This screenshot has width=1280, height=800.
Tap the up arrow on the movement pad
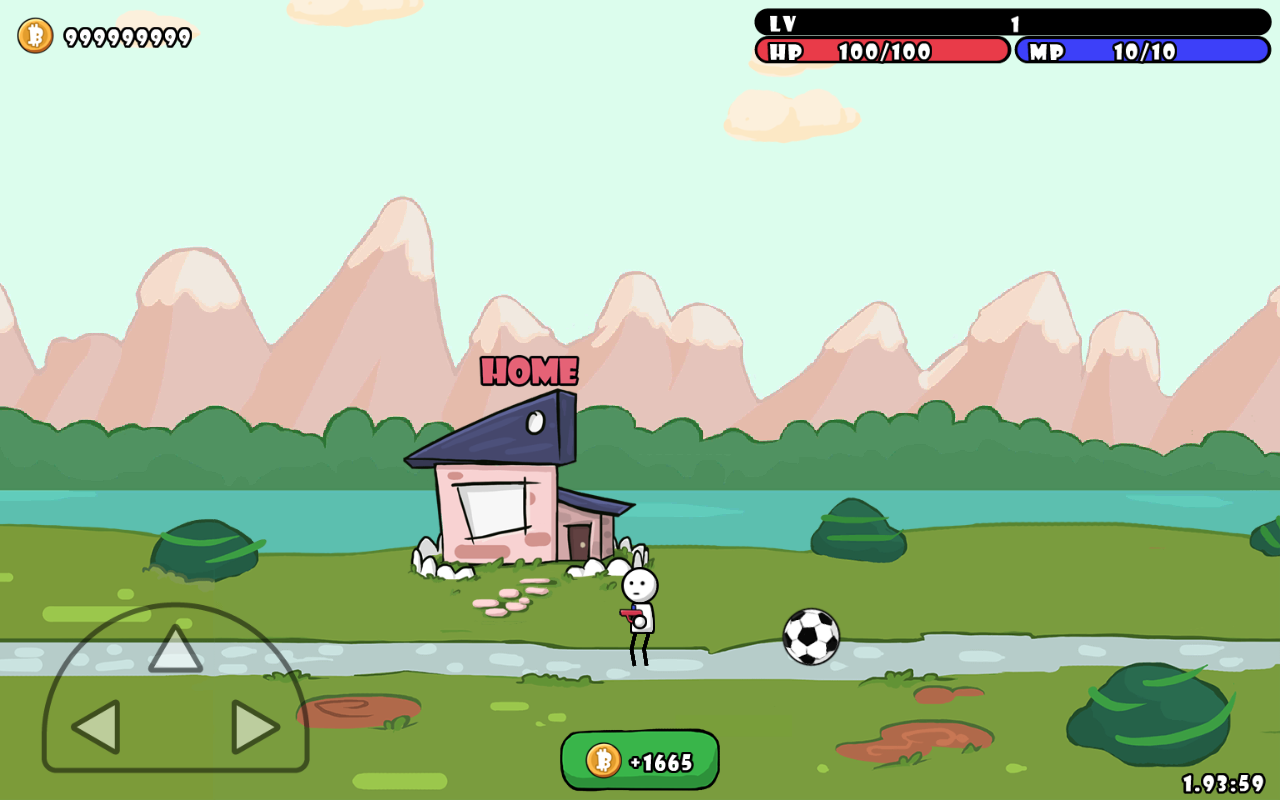[x=175, y=650]
